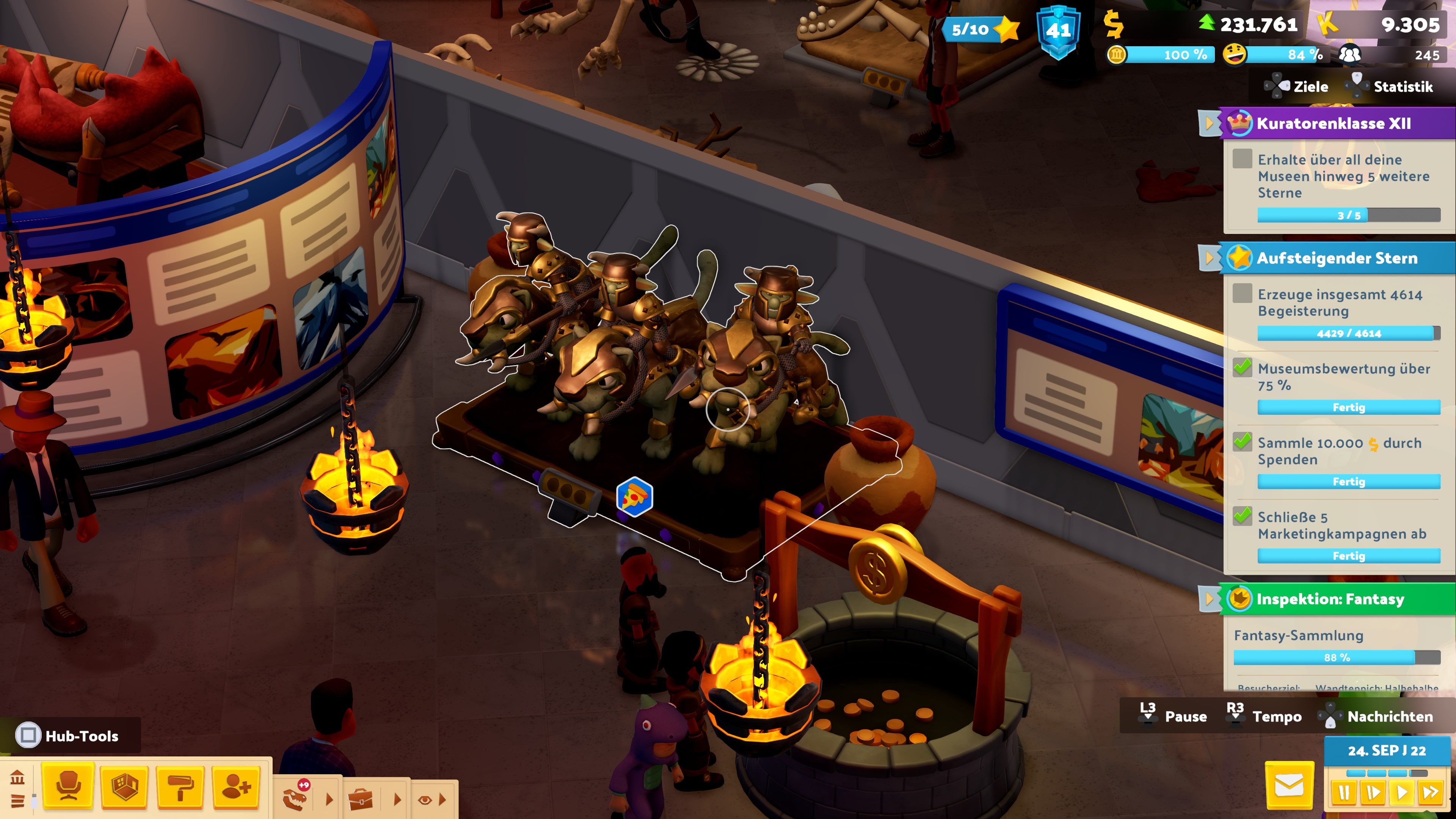The height and width of the screenshot is (819, 1456).
Task: Open the hire staff menu
Action: click(236, 787)
